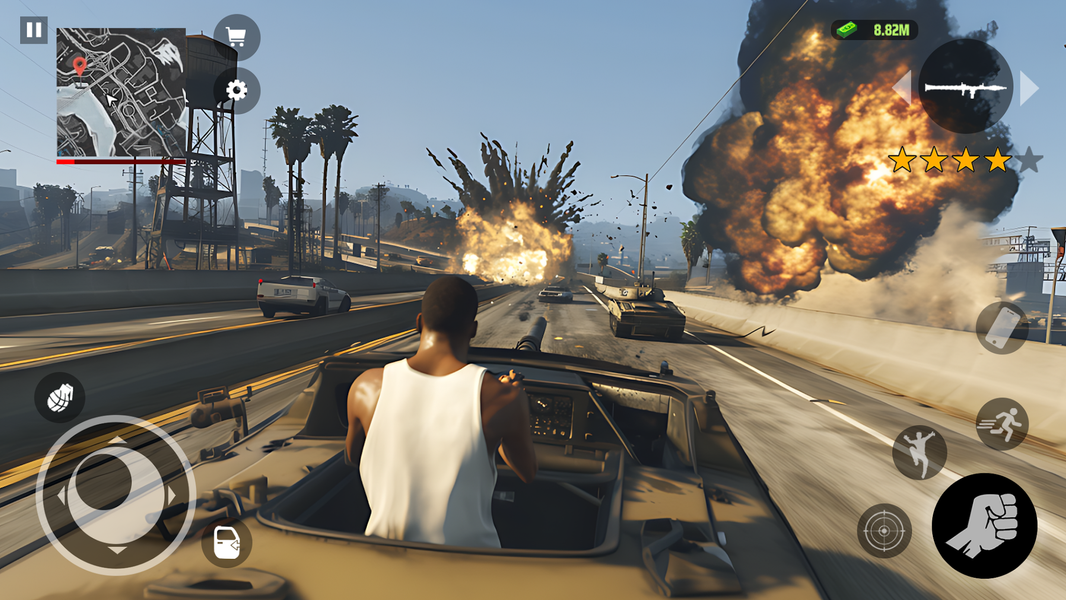This screenshot has width=1066, height=600.
Task: Select the rocket launcher weapon icon
Action: 965,88
